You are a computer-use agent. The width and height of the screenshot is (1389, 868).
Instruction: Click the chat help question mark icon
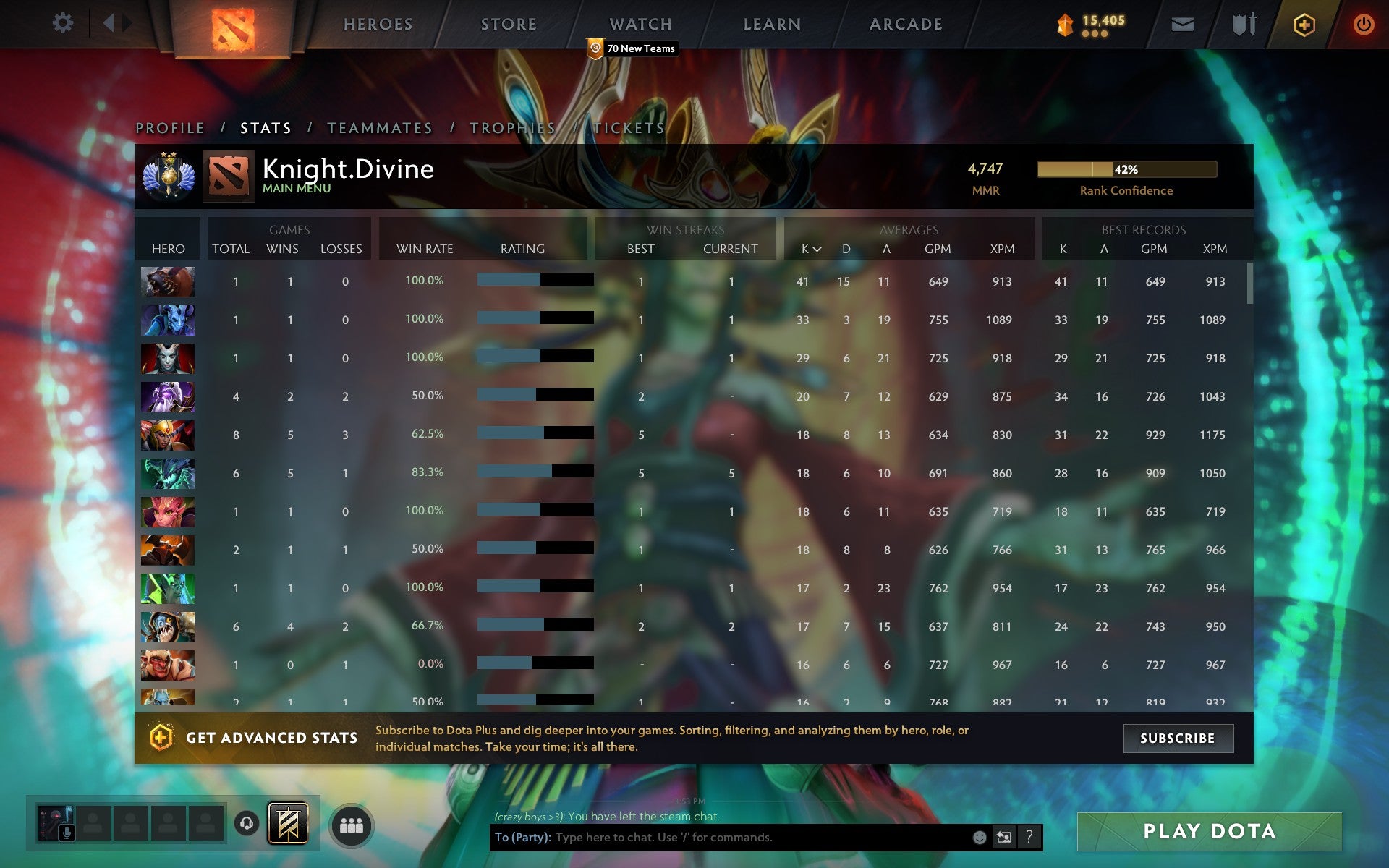1029,838
